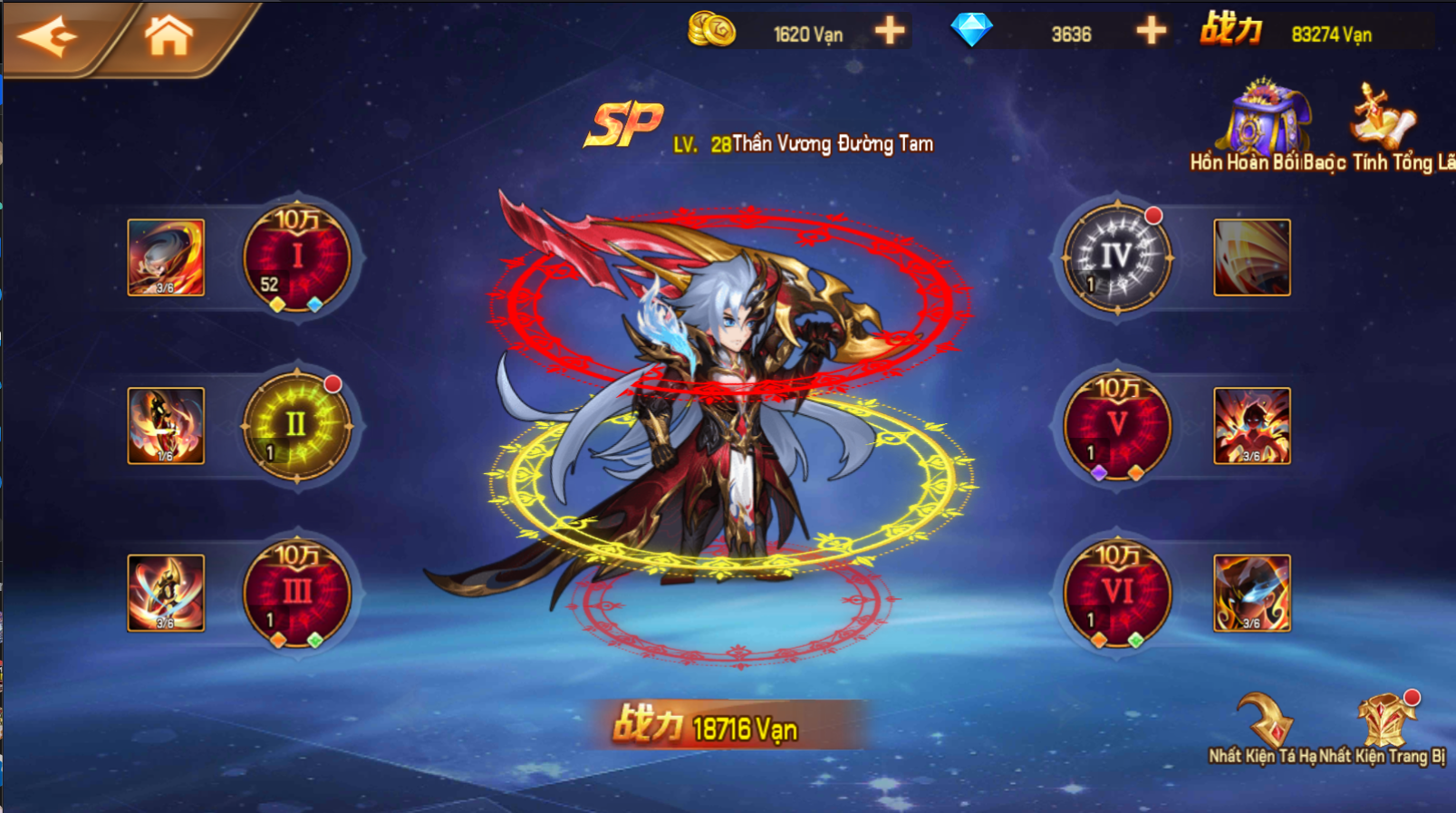Viewport: 1456px width, 813px height.
Task: Open the Hồn Hoàn Bối Bao bag
Action: pos(1265,120)
